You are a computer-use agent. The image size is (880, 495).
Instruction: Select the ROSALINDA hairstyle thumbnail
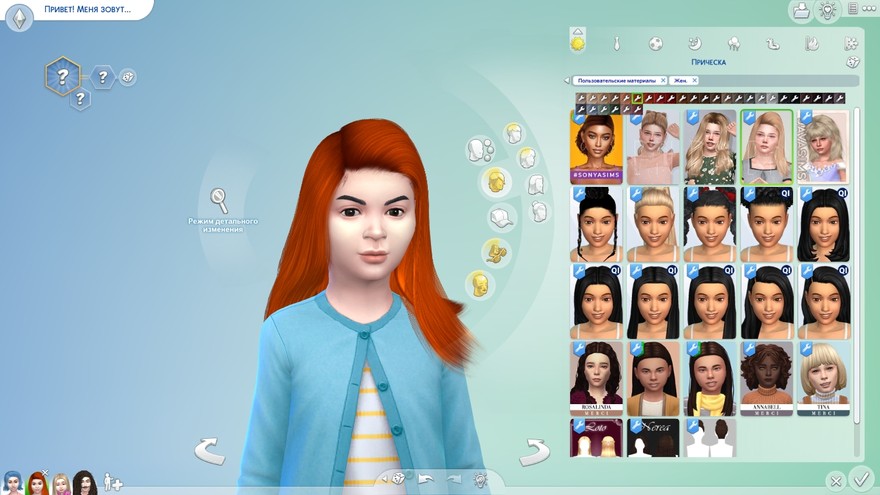click(x=596, y=377)
